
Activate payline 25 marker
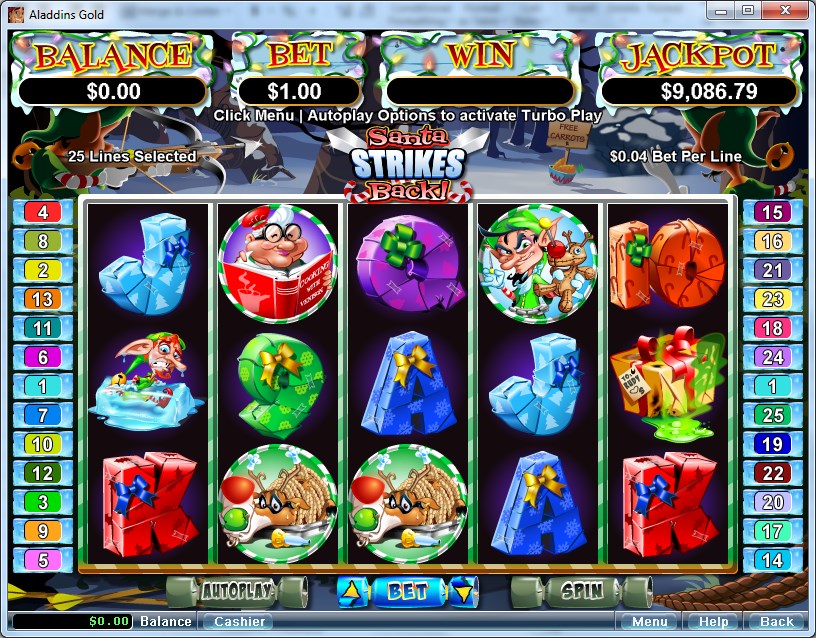pos(771,415)
